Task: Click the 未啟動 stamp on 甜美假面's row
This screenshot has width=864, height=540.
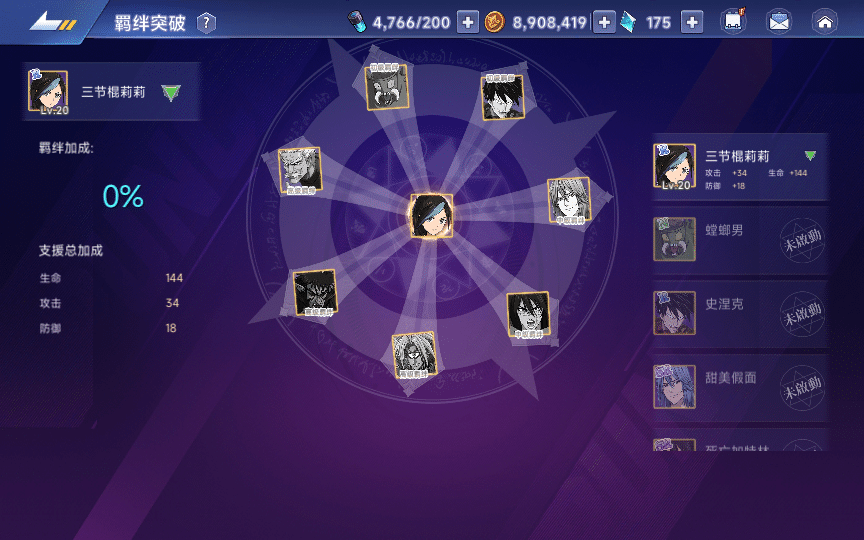Action: tap(802, 386)
